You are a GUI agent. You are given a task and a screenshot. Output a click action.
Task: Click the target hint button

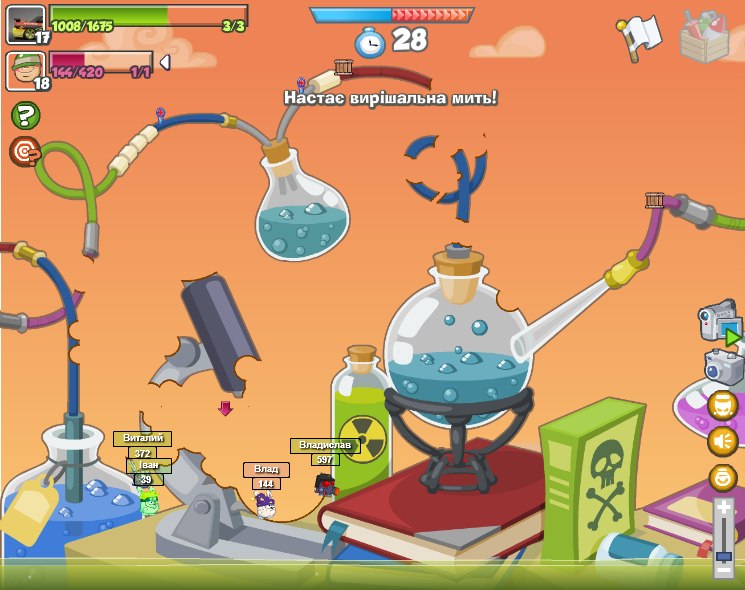point(24,152)
